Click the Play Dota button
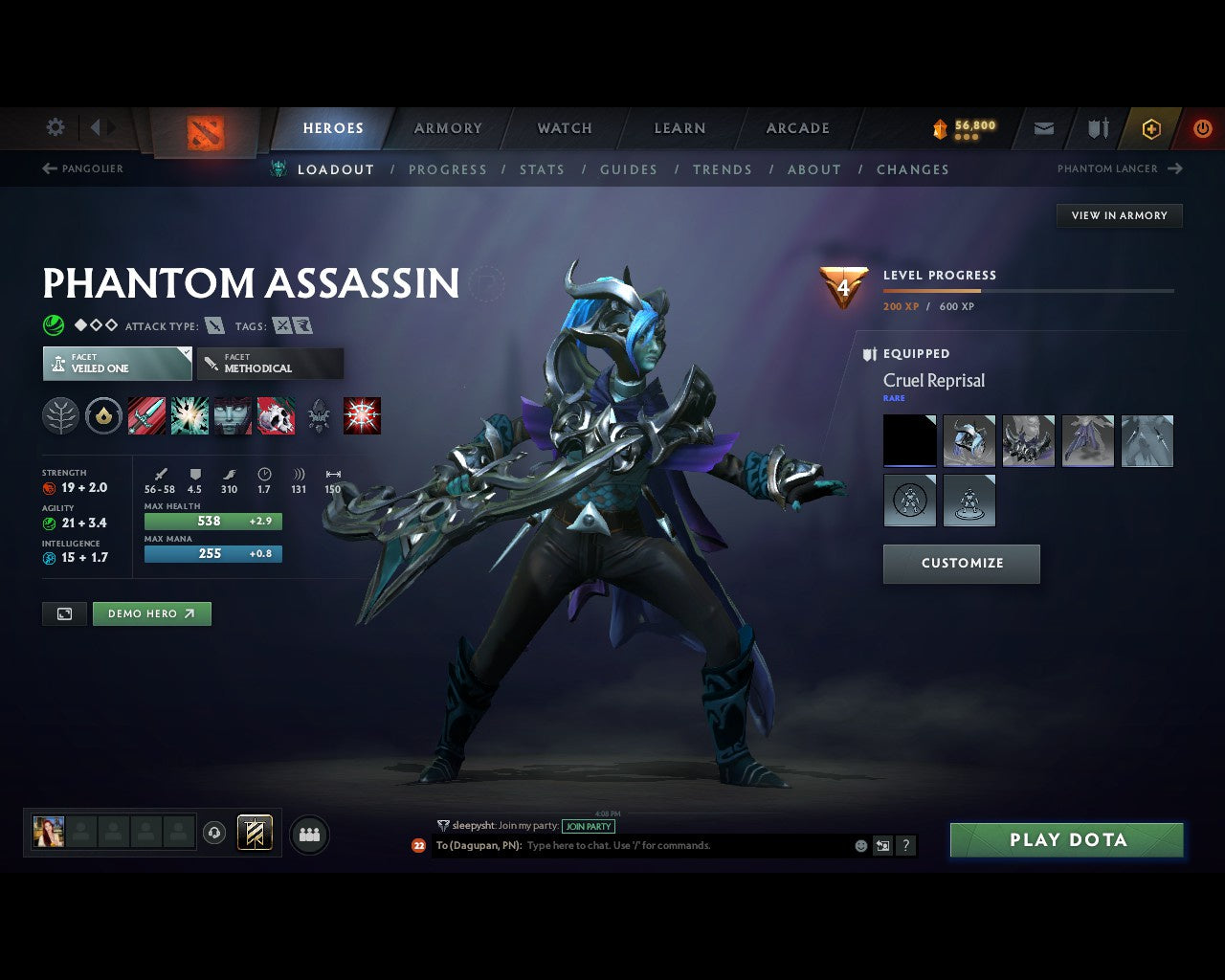This screenshot has width=1225, height=980. coord(1066,839)
